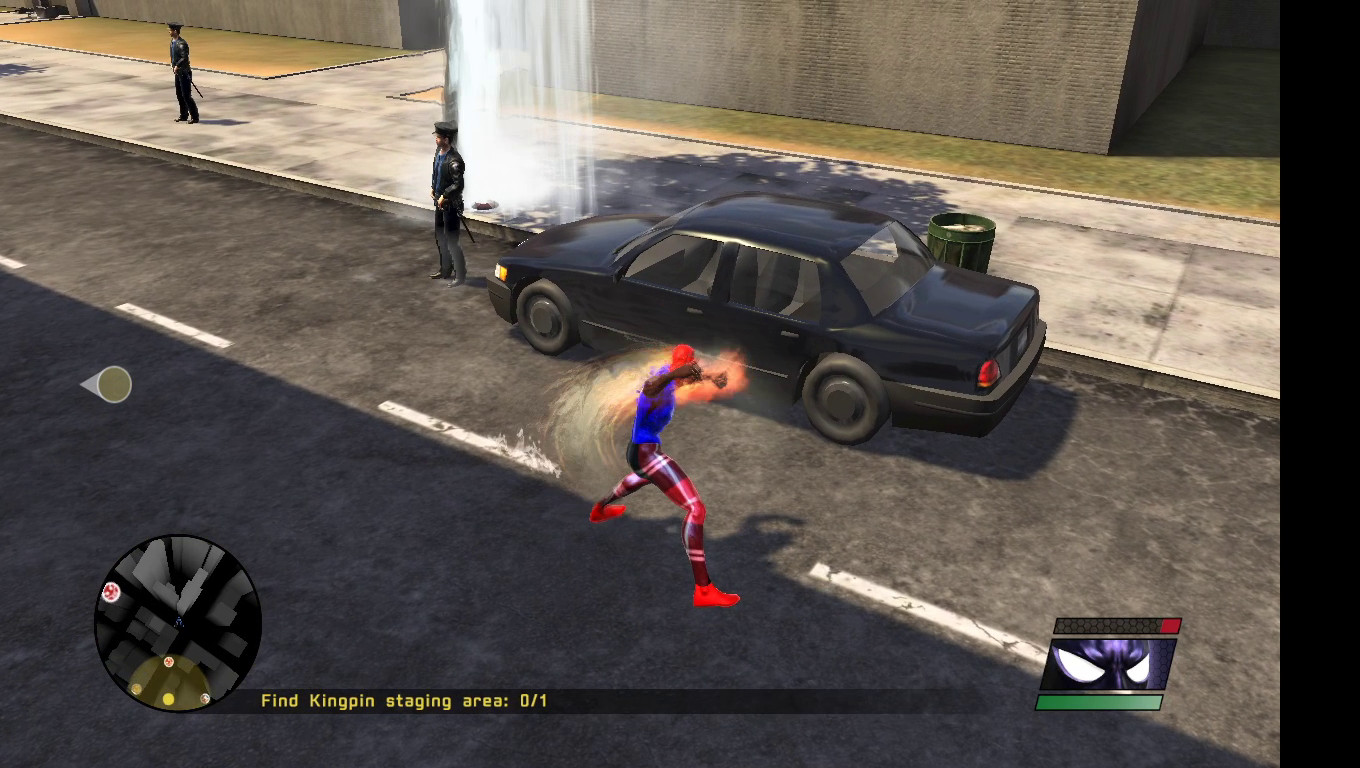Toggle the hexagonal rage meter overlay
The image size is (1360, 768).
[x=1110, y=625]
